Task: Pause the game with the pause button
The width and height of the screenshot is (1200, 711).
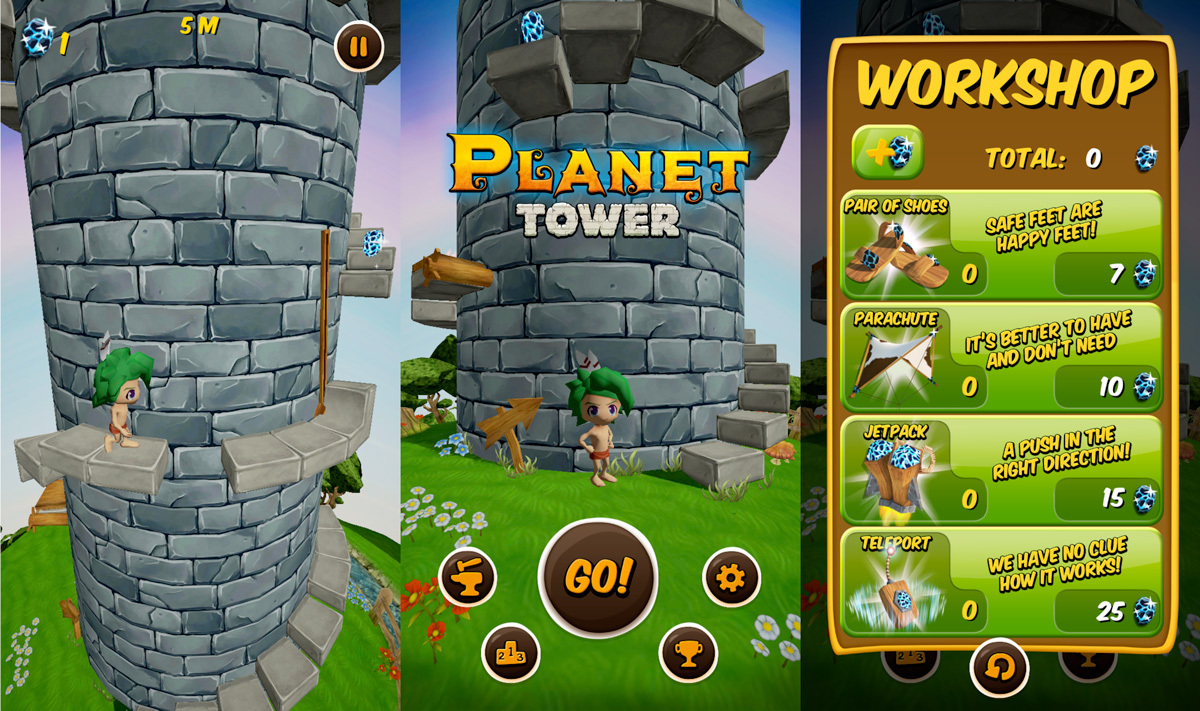Action: click(x=359, y=47)
